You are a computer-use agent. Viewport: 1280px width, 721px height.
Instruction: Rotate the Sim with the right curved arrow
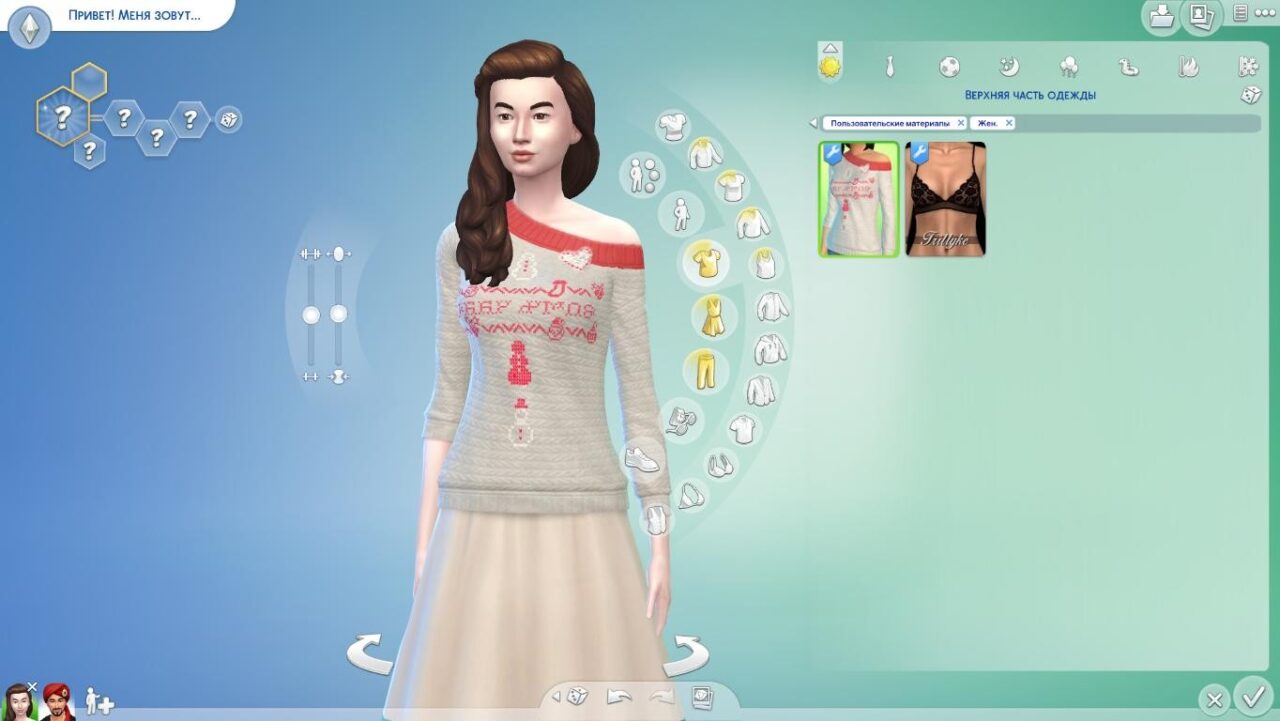point(685,656)
